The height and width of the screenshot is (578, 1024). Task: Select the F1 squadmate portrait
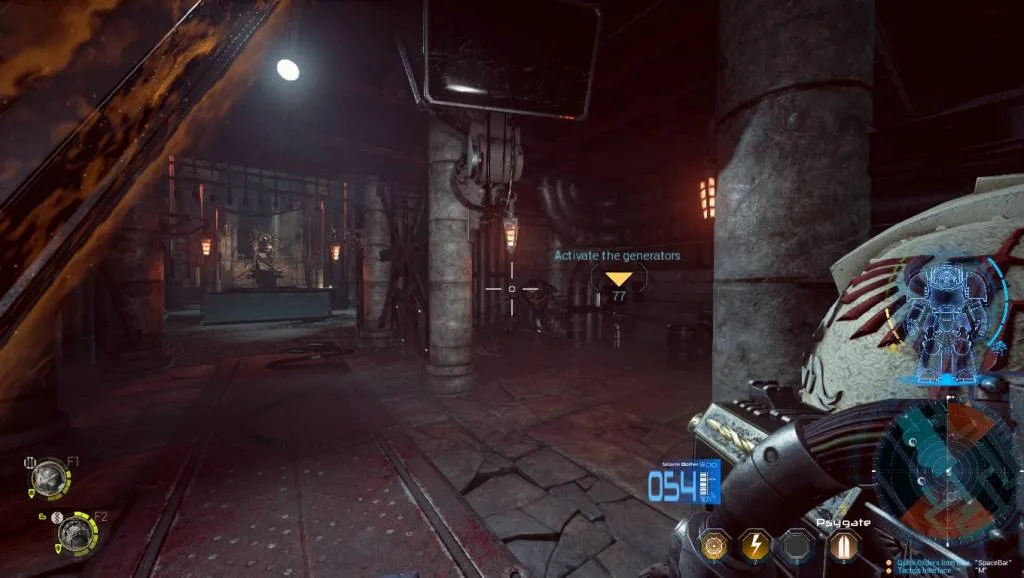tap(47, 478)
